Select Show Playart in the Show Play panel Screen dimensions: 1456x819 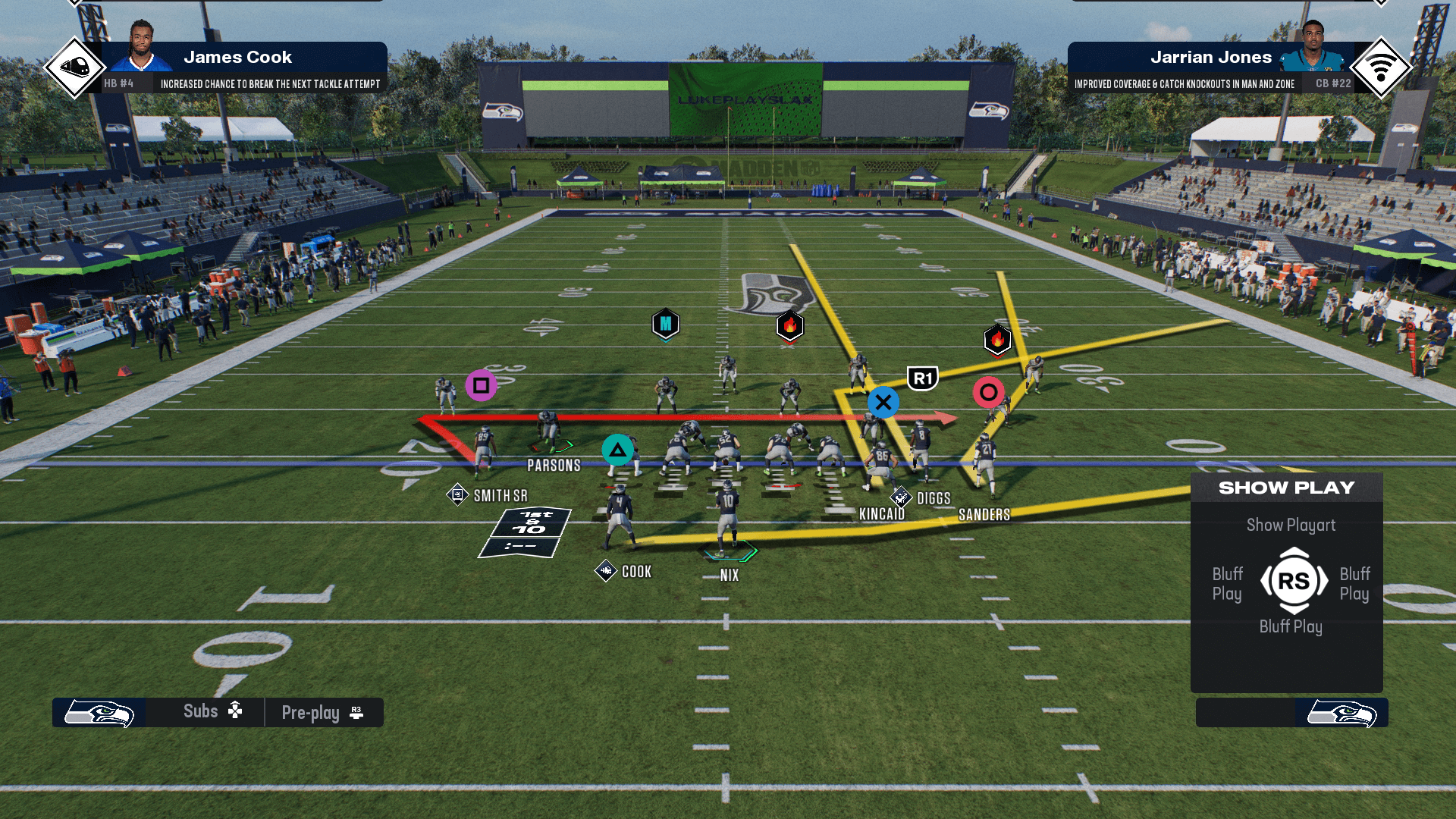click(1291, 525)
